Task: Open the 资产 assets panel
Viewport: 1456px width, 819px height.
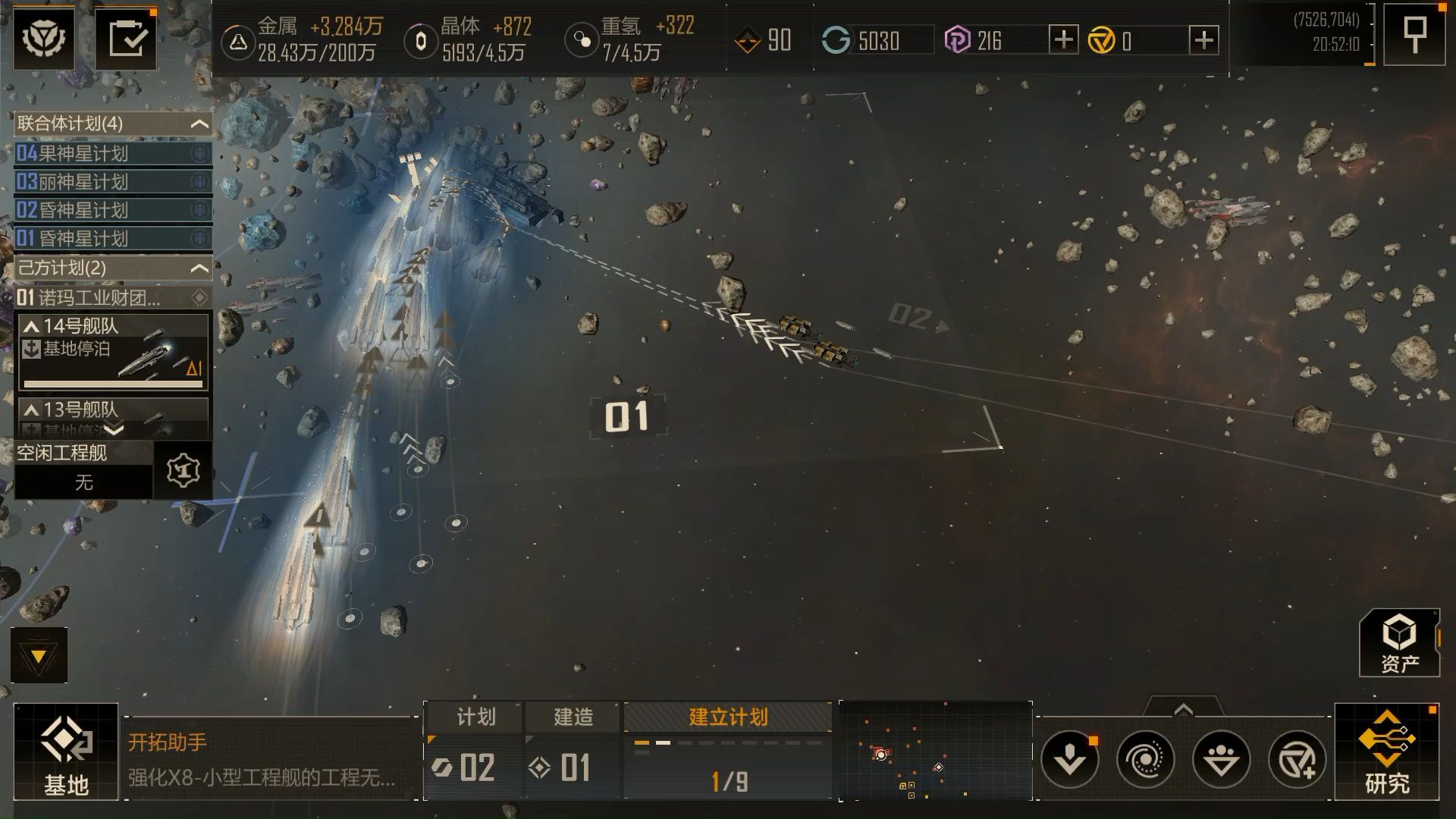Action: click(x=1399, y=643)
